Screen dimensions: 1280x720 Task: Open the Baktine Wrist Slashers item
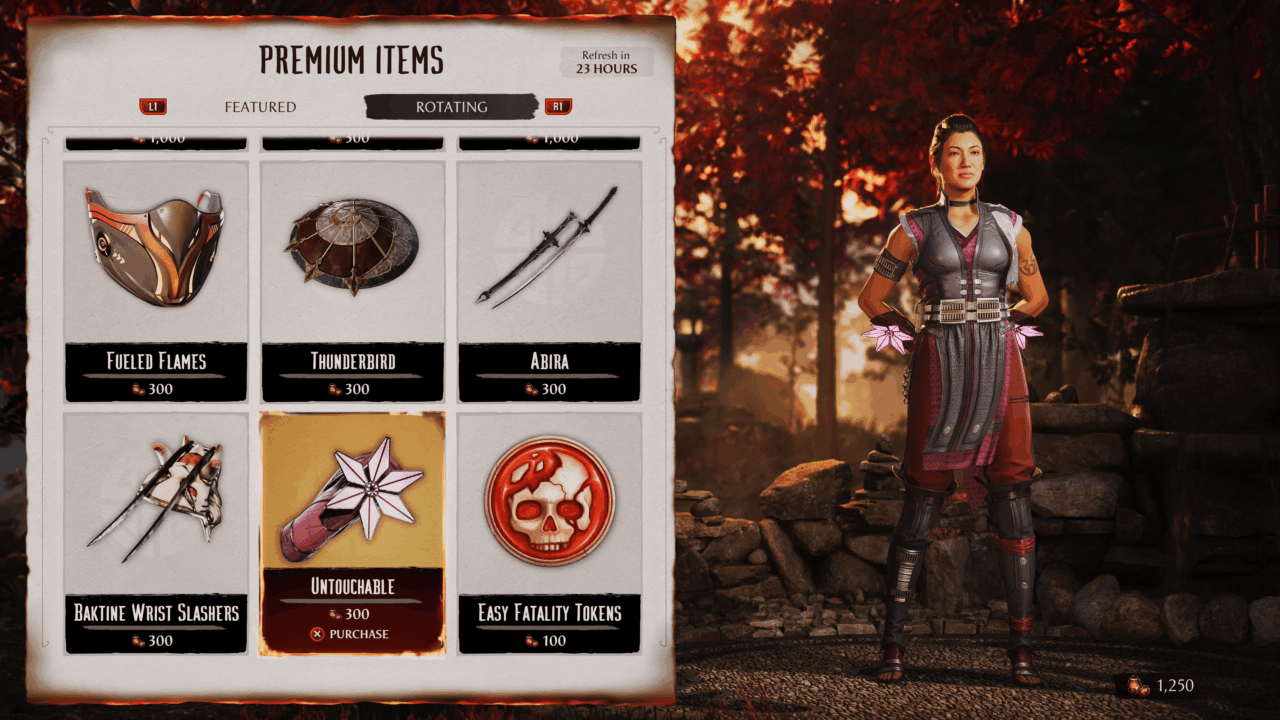pyautogui.click(x=156, y=532)
